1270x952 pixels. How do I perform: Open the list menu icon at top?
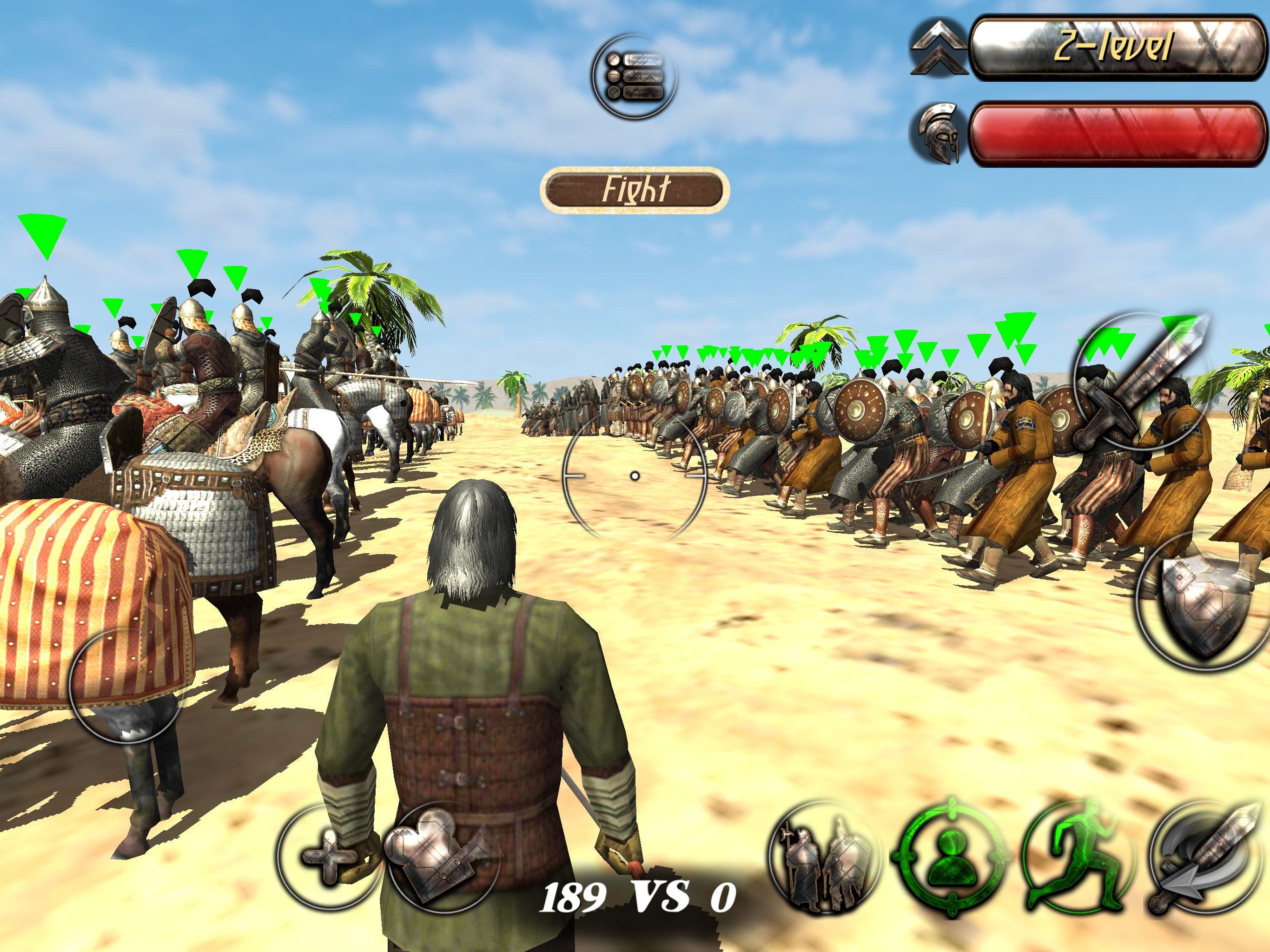coord(635,76)
